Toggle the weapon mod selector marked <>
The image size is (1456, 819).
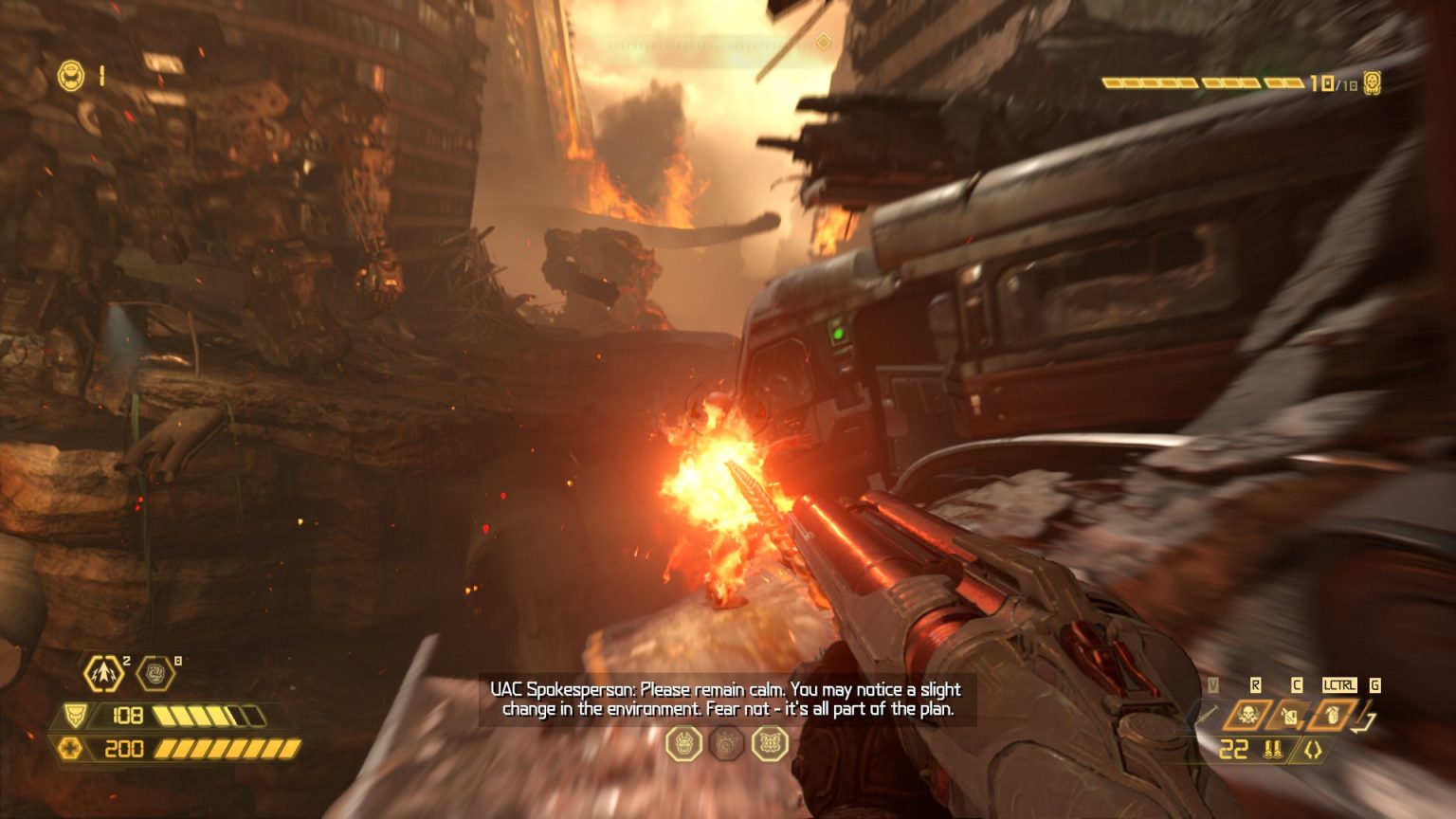click(x=1313, y=750)
